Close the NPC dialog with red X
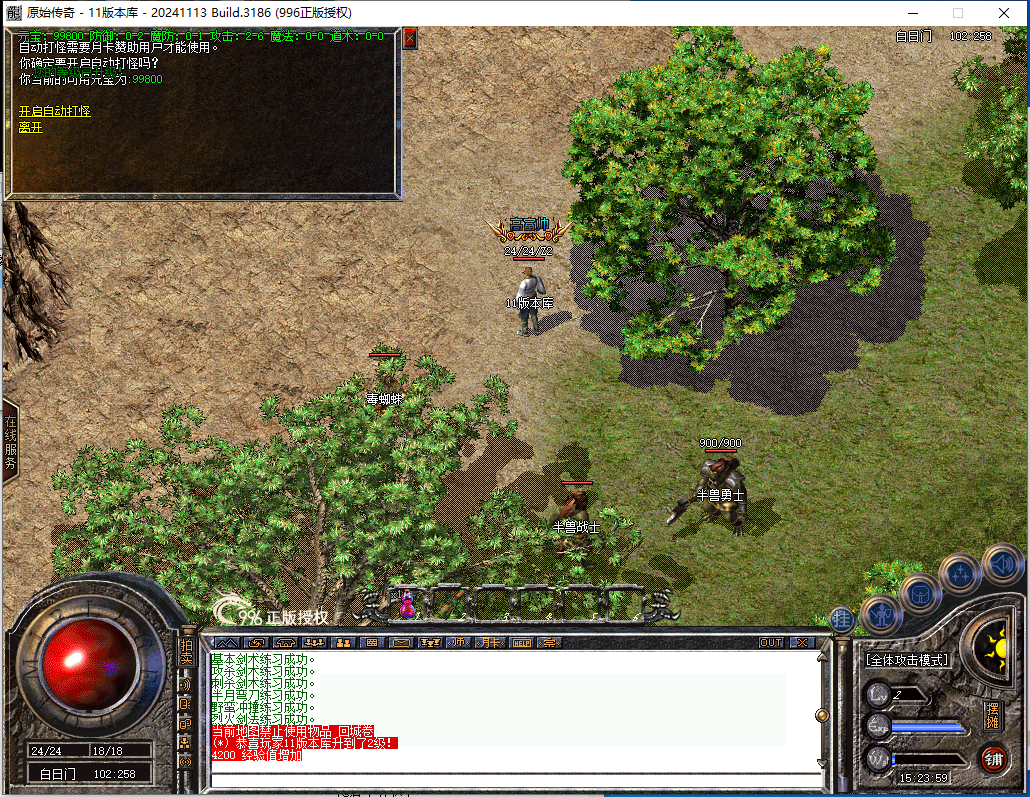The height and width of the screenshot is (797, 1030). [x=409, y=38]
